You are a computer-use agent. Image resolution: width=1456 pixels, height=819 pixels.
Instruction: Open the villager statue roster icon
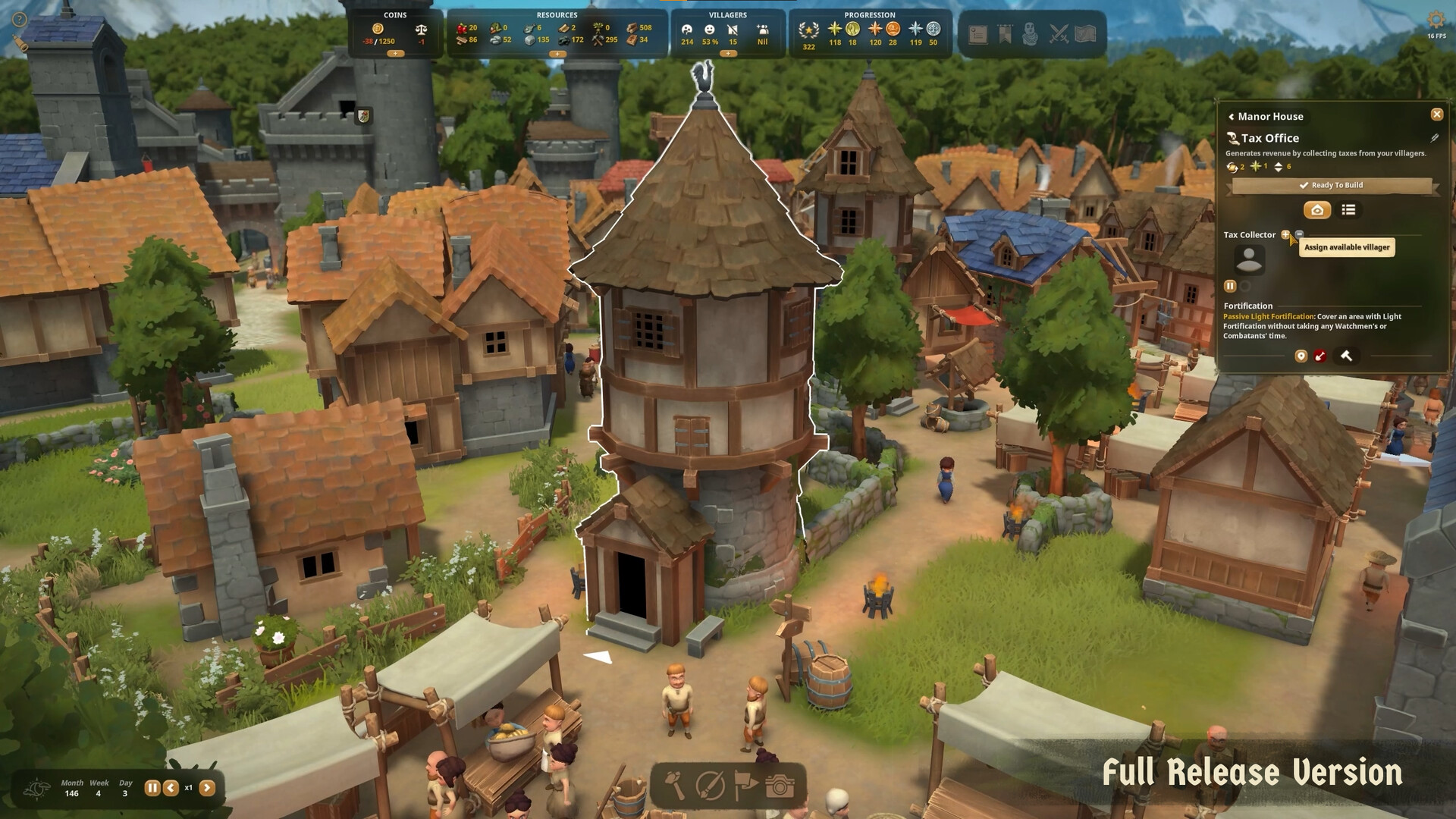1031,32
